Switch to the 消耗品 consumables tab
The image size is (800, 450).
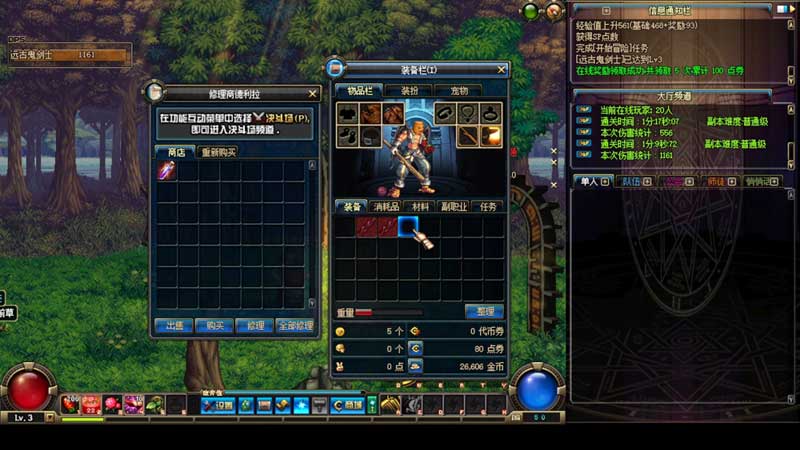[x=386, y=206]
